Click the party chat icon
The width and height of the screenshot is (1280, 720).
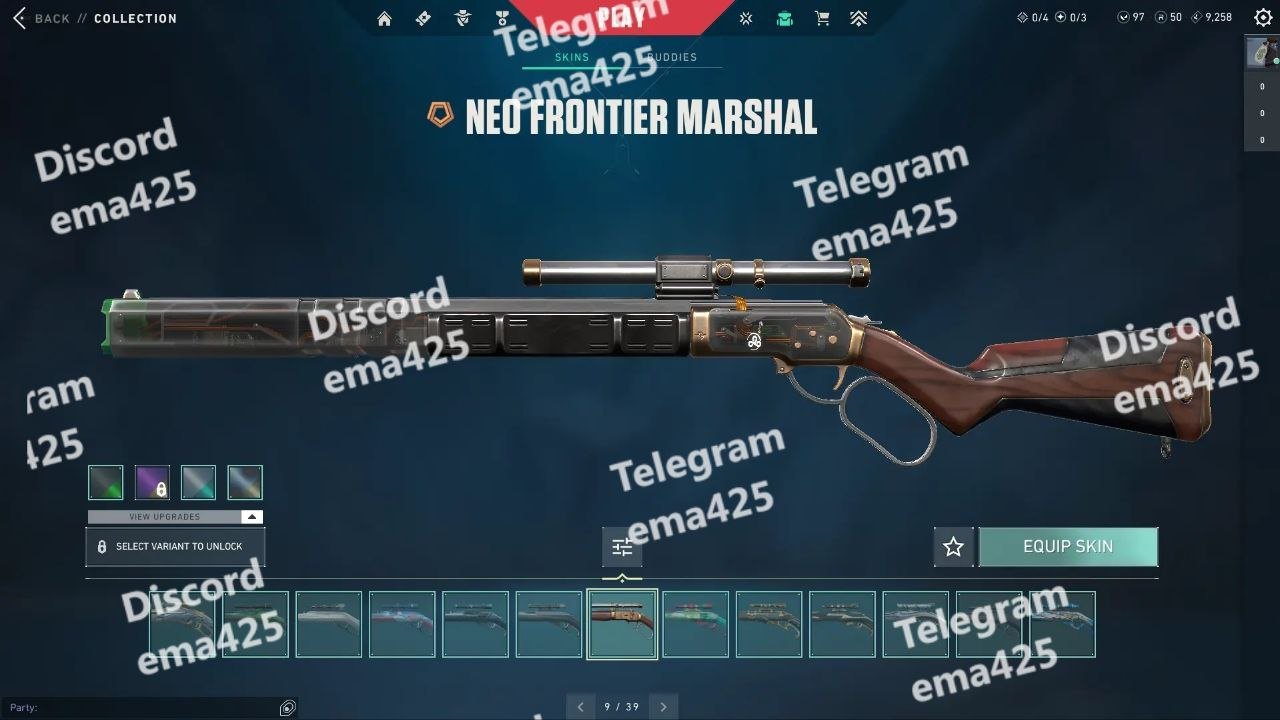point(288,708)
